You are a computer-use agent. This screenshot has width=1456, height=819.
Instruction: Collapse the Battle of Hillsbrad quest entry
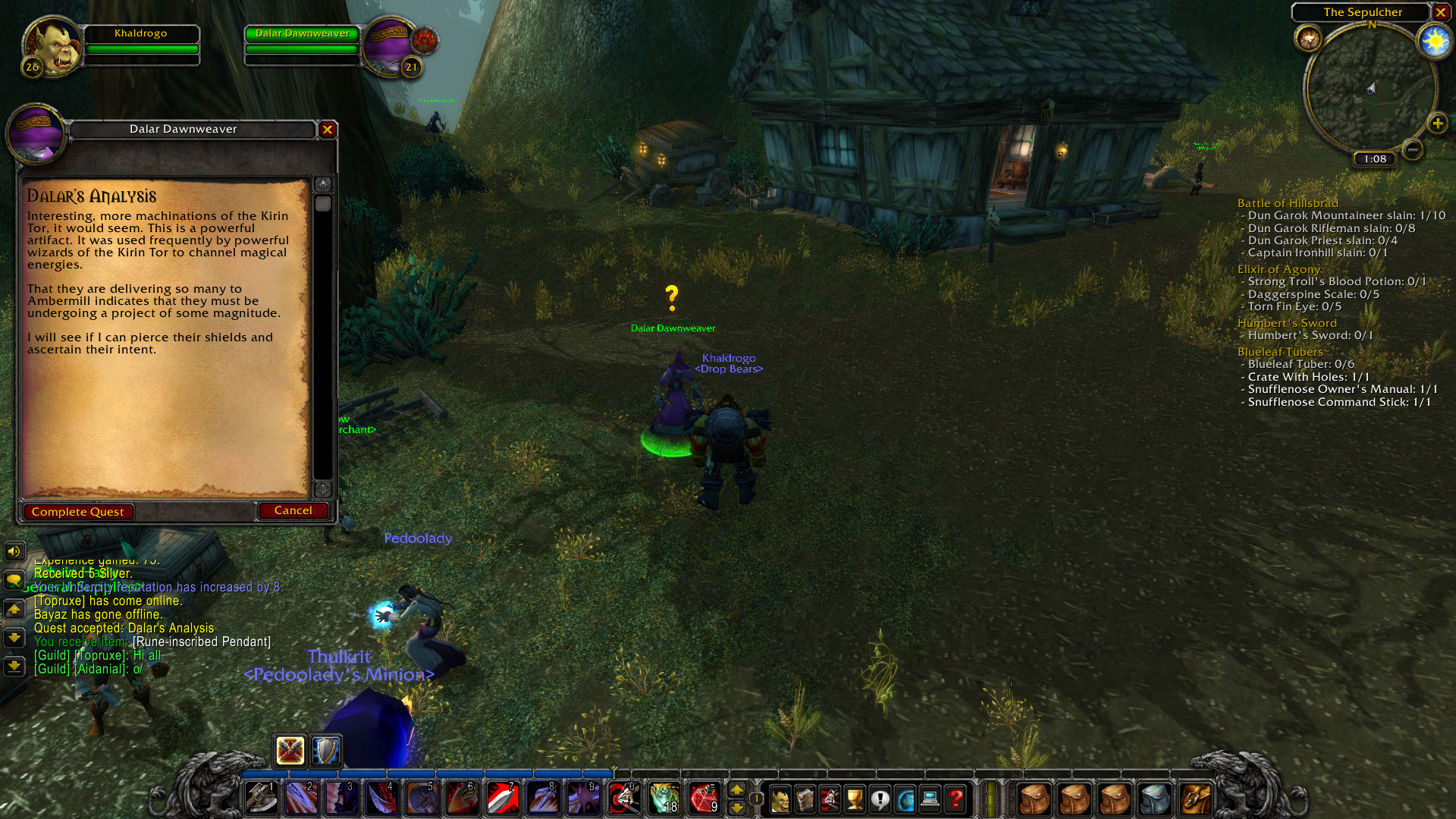pyautogui.click(x=1287, y=203)
